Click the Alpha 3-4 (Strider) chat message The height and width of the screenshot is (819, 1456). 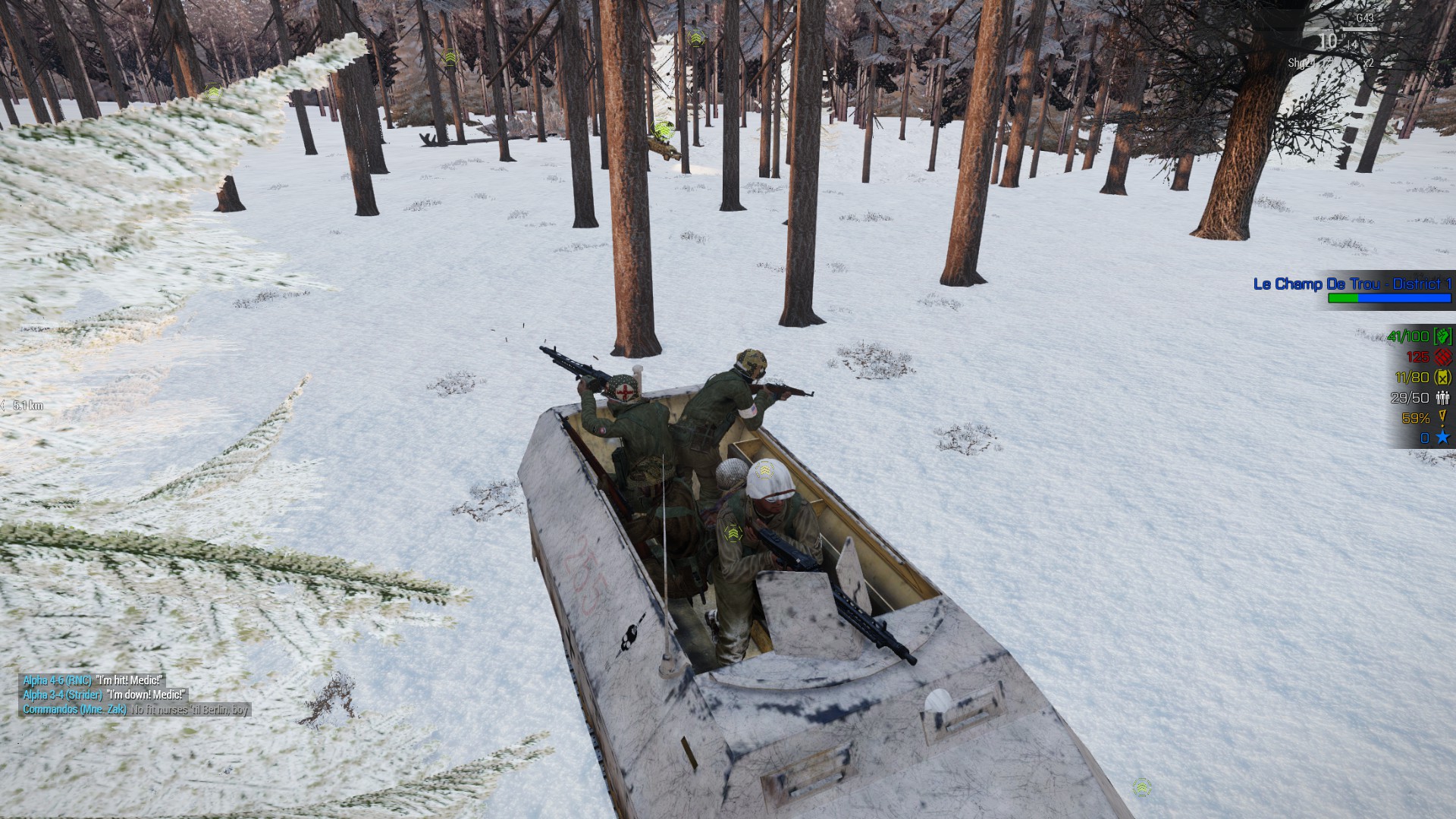pos(104,695)
